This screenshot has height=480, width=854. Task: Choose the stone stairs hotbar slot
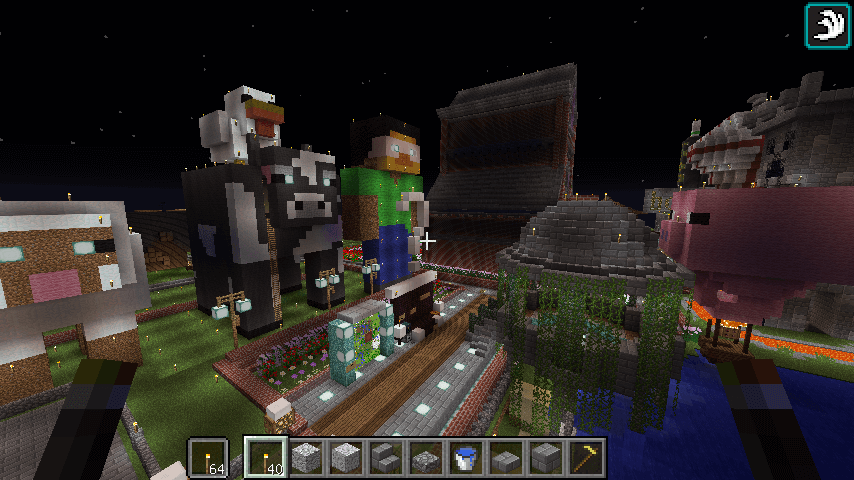[x=385, y=457]
